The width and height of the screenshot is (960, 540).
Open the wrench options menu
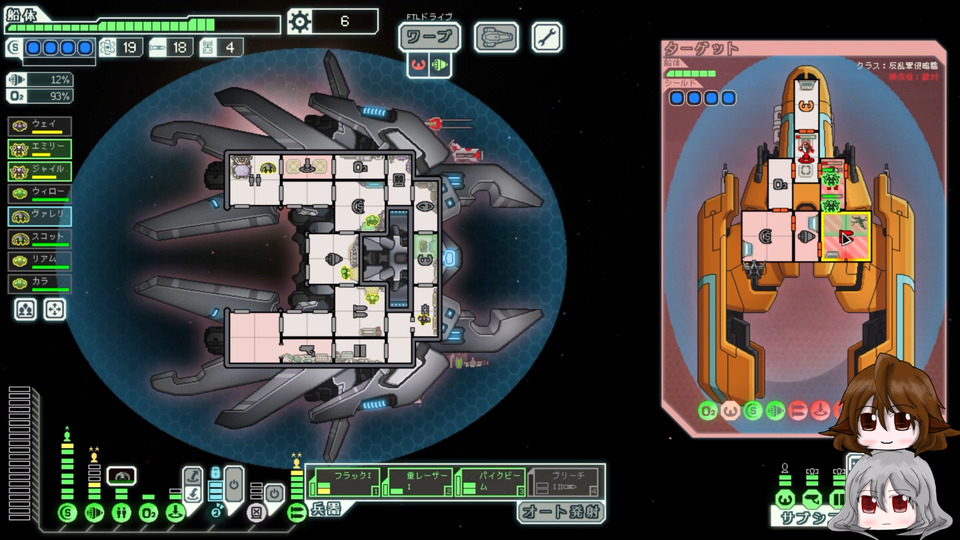[546, 38]
